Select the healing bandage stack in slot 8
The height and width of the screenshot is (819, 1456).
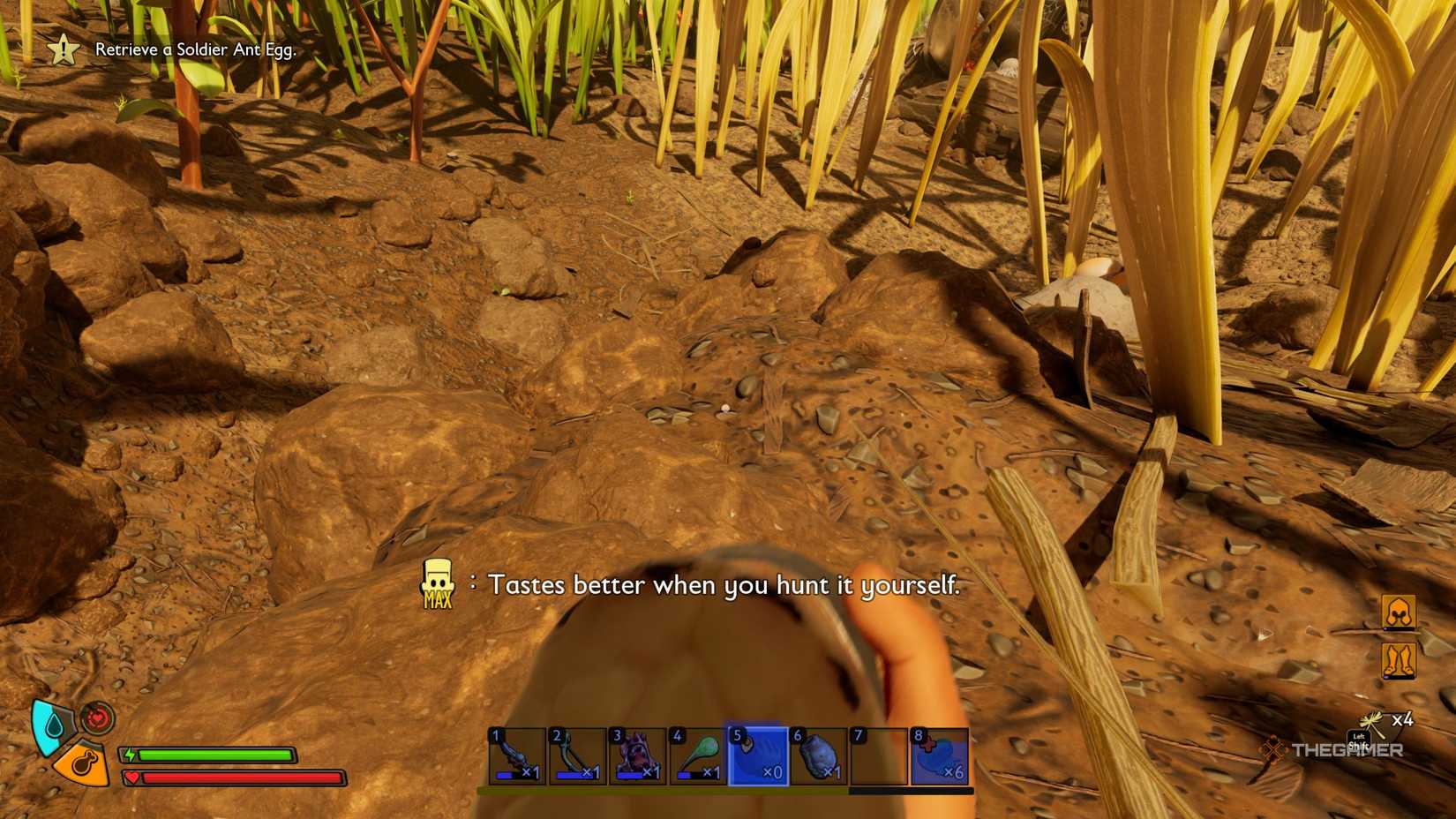pos(938,756)
